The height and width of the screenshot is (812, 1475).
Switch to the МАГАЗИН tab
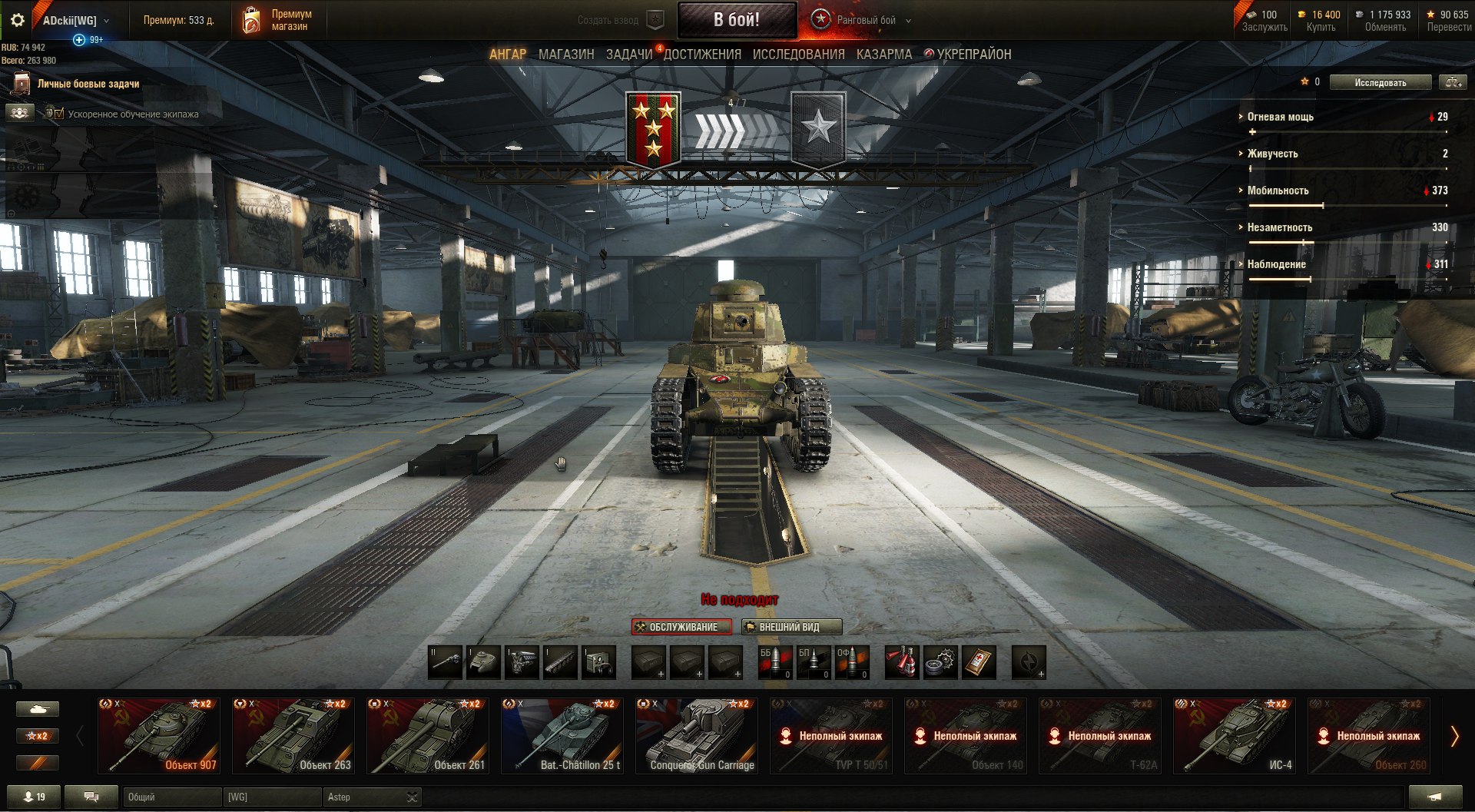[566, 55]
